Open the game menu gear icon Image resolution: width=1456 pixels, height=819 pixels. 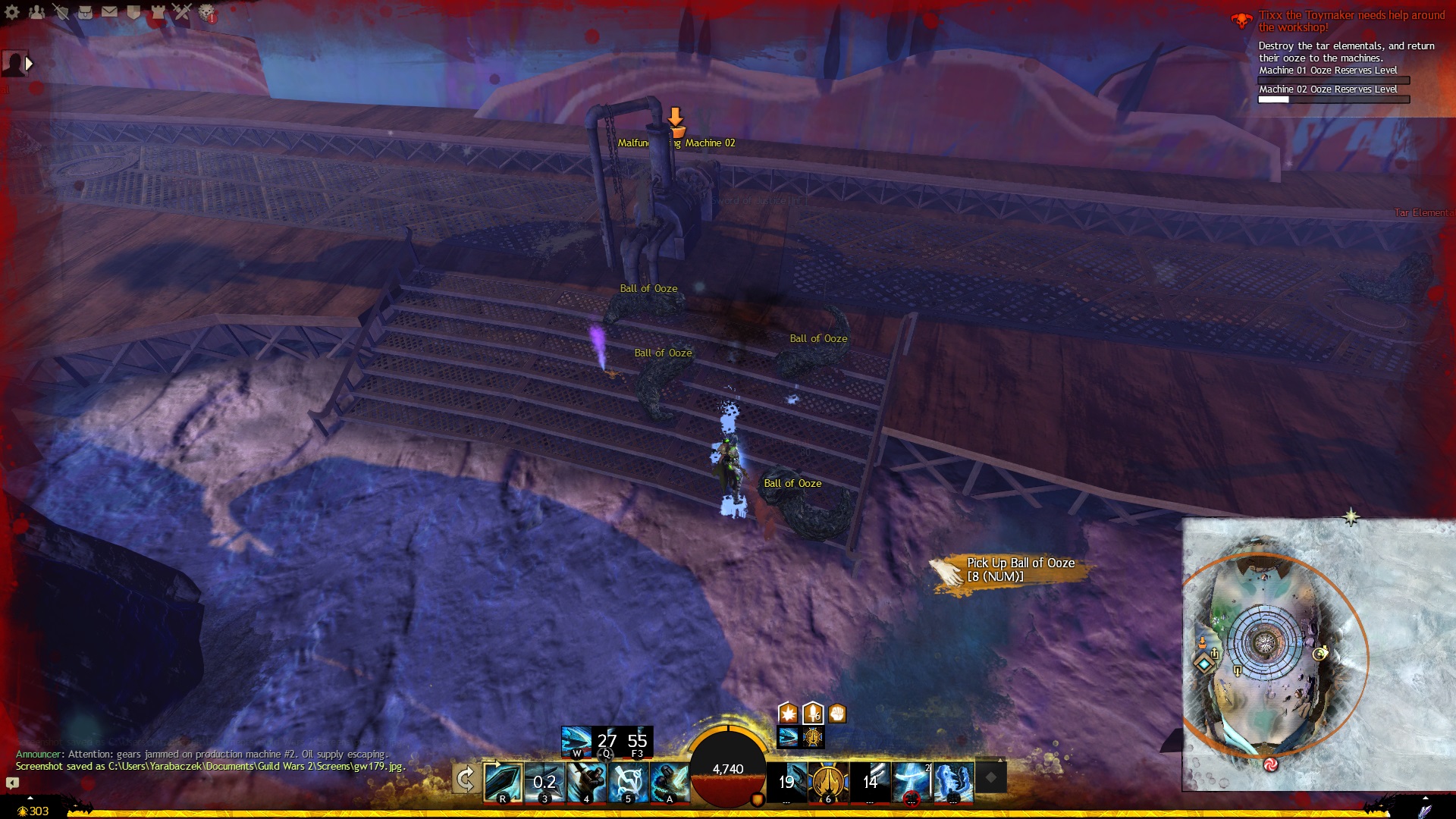coord(12,12)
